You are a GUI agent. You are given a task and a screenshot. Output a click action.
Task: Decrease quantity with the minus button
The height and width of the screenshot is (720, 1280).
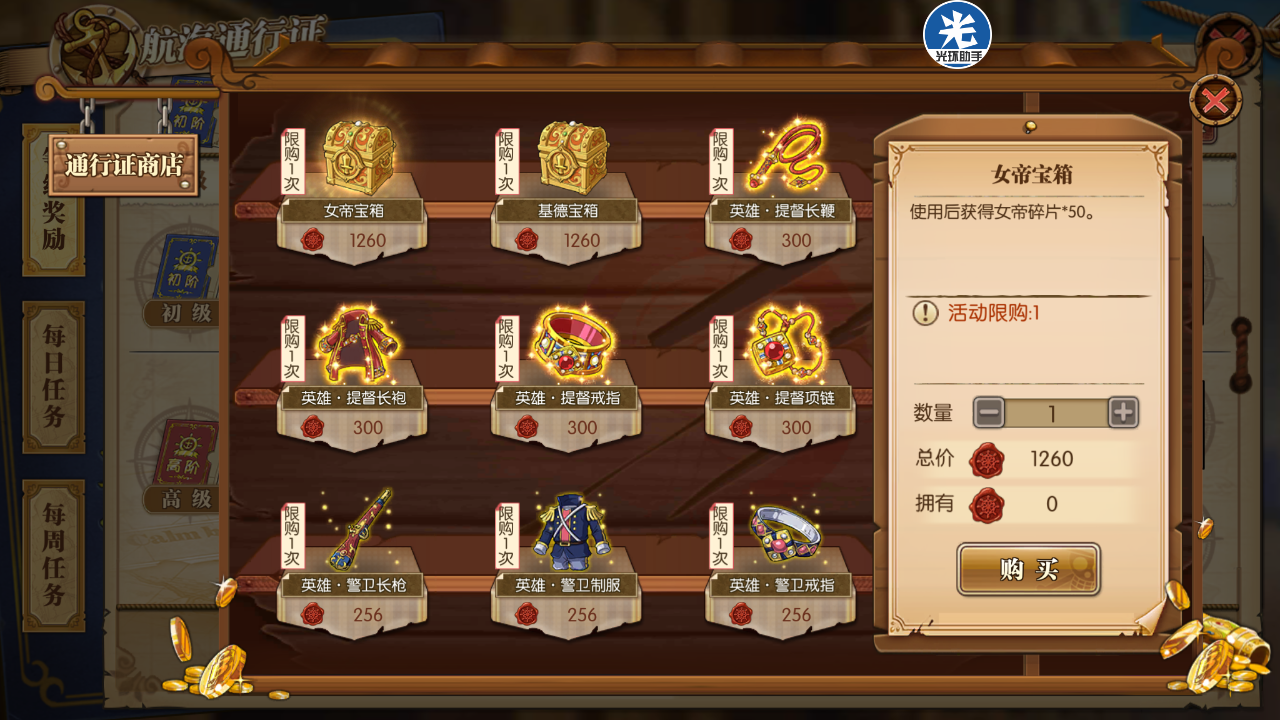[989, 412]
